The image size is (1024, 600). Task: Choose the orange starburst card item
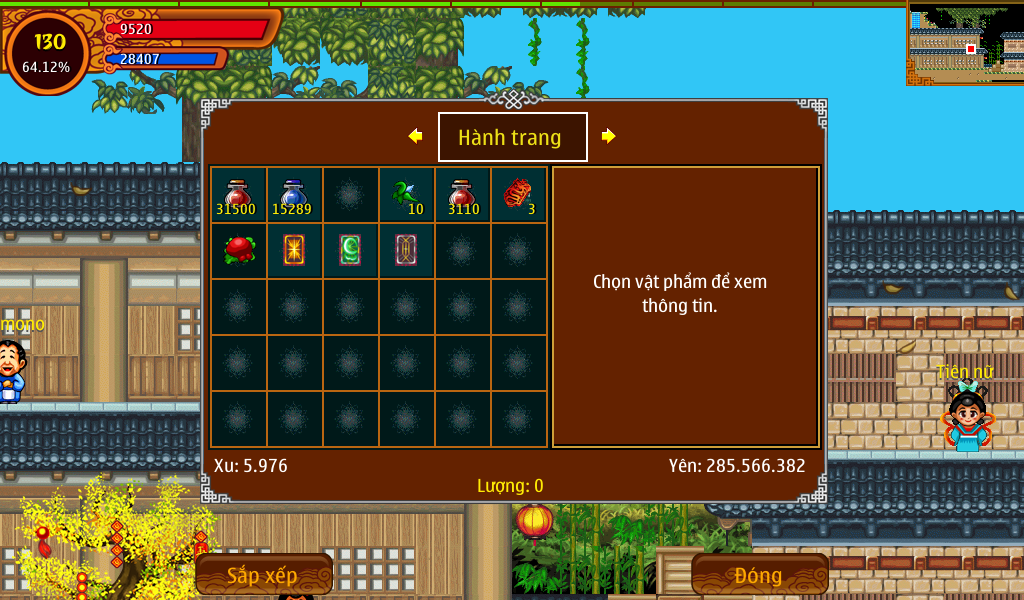(294, 250)
